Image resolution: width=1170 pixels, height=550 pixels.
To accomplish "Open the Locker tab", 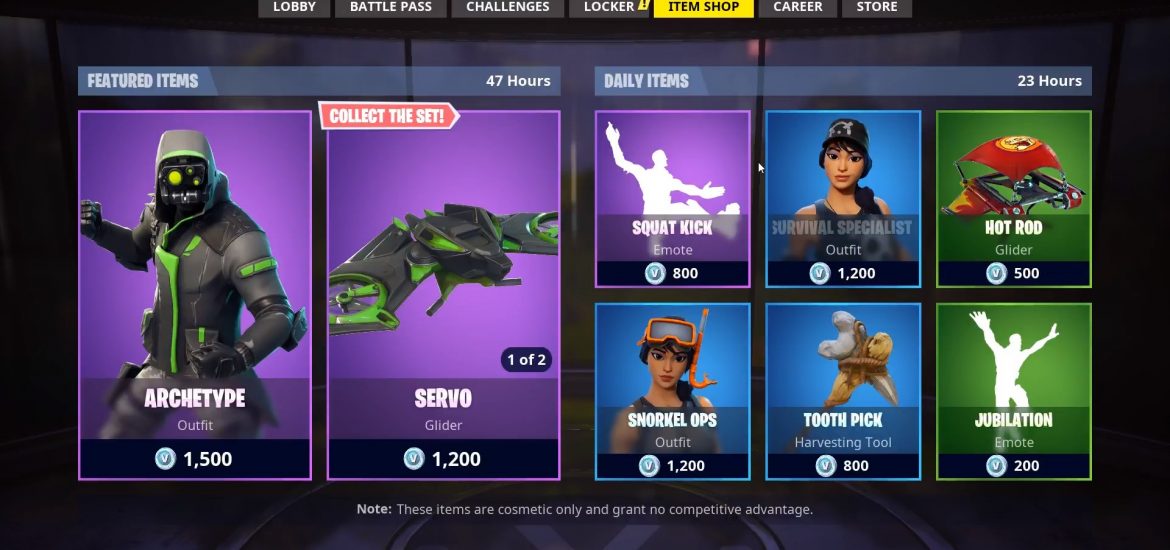I will [x=610, y=8].
